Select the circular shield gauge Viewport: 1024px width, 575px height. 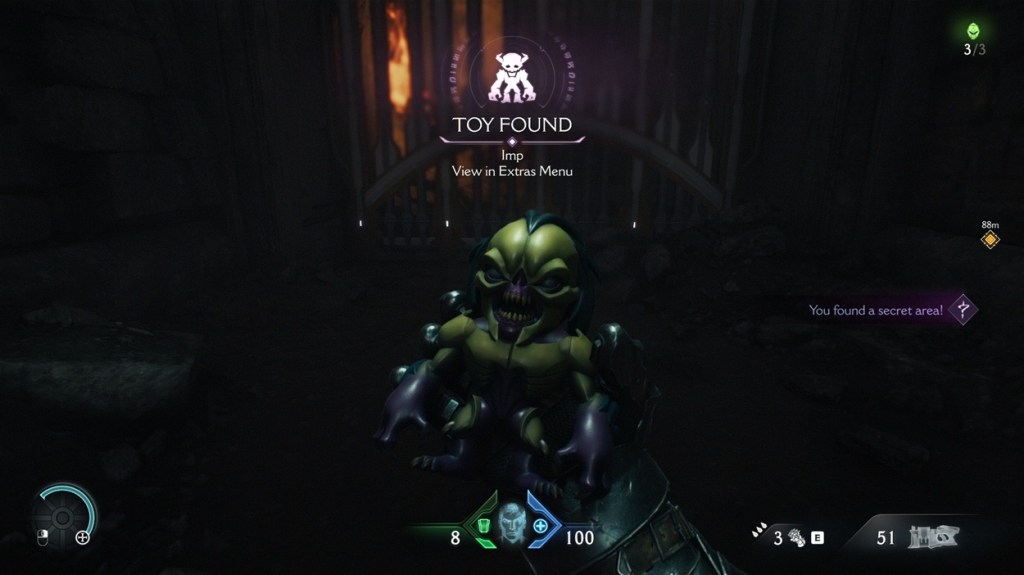(63, 516)
